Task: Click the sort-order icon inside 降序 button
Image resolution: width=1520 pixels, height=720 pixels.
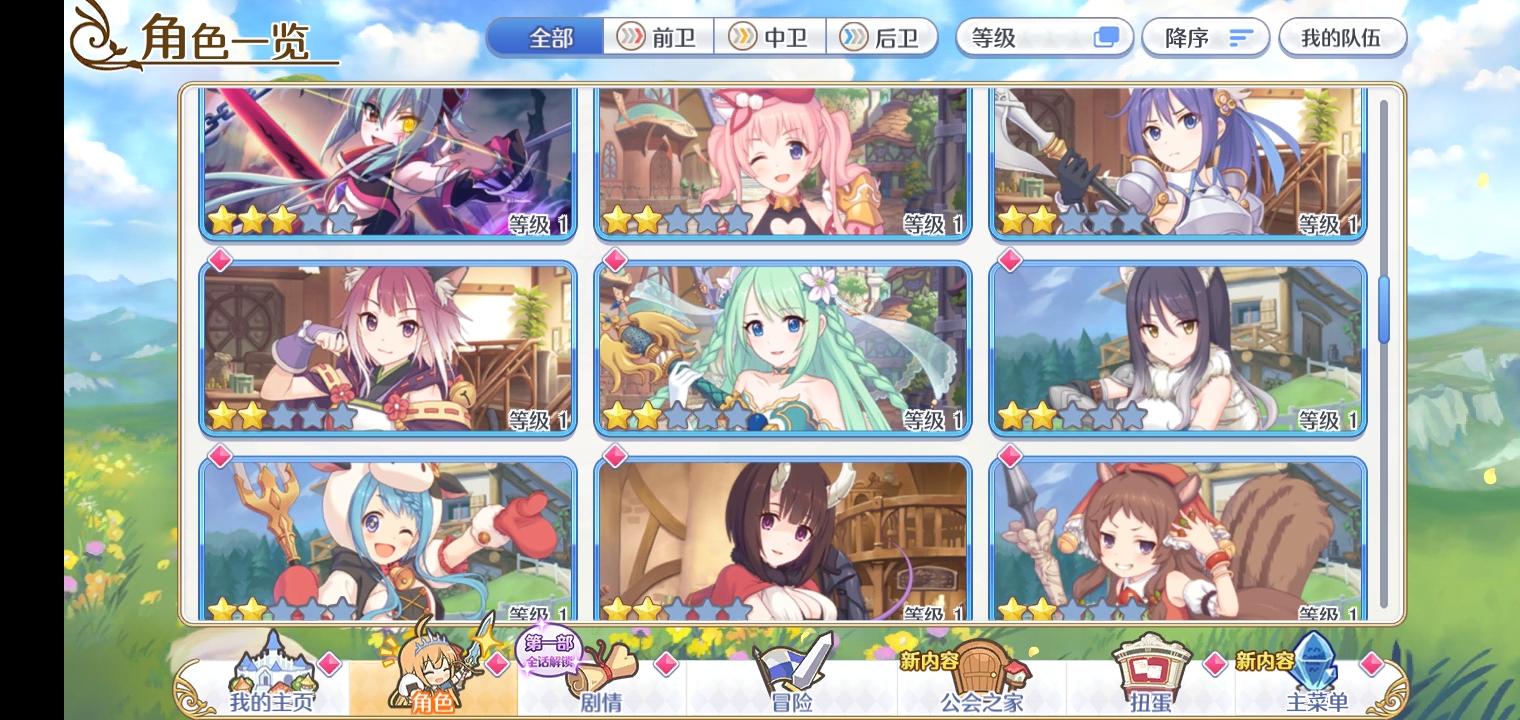Action: [x=1240, y=37]
